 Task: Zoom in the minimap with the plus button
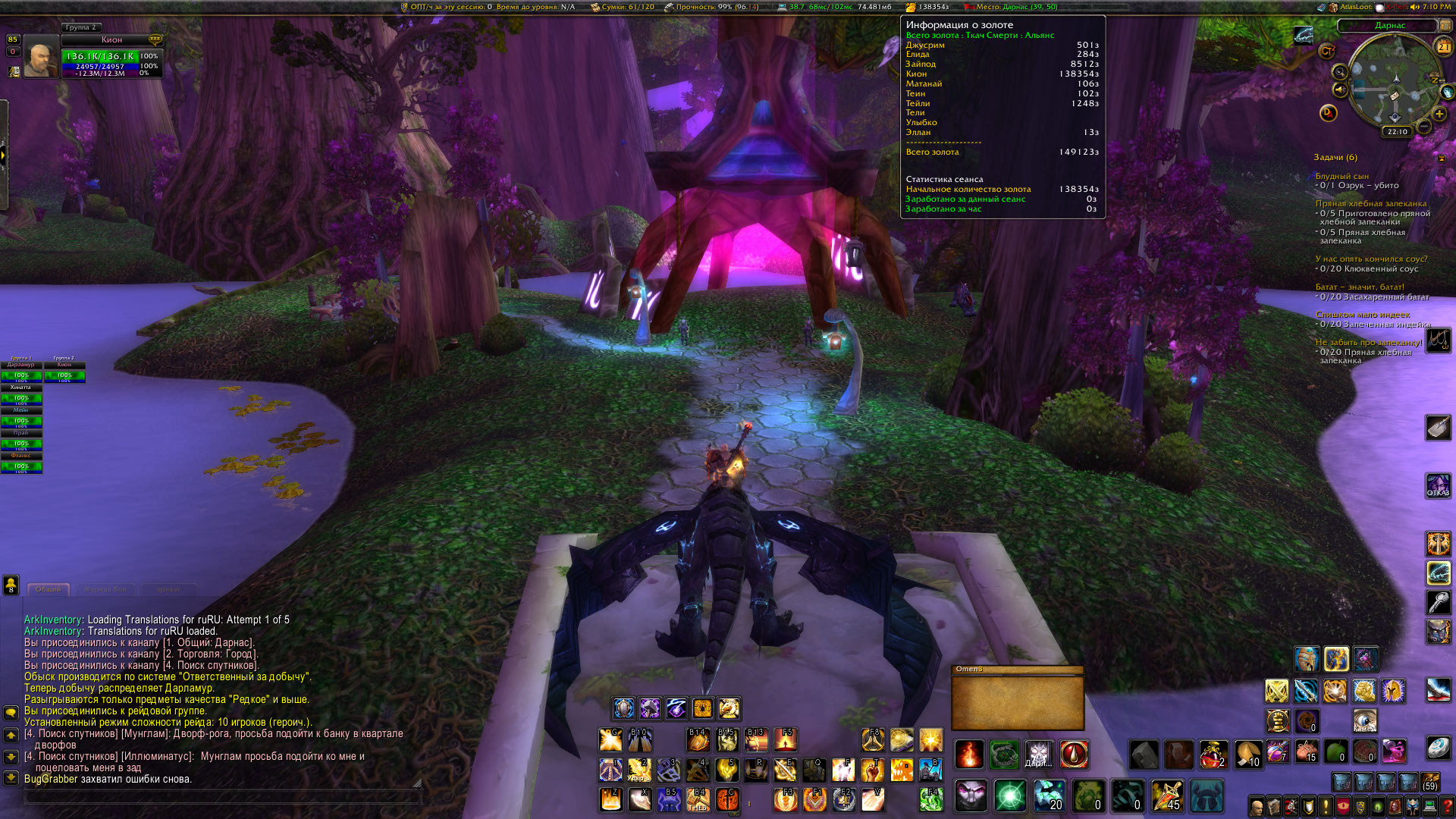tap(1439, 114)
